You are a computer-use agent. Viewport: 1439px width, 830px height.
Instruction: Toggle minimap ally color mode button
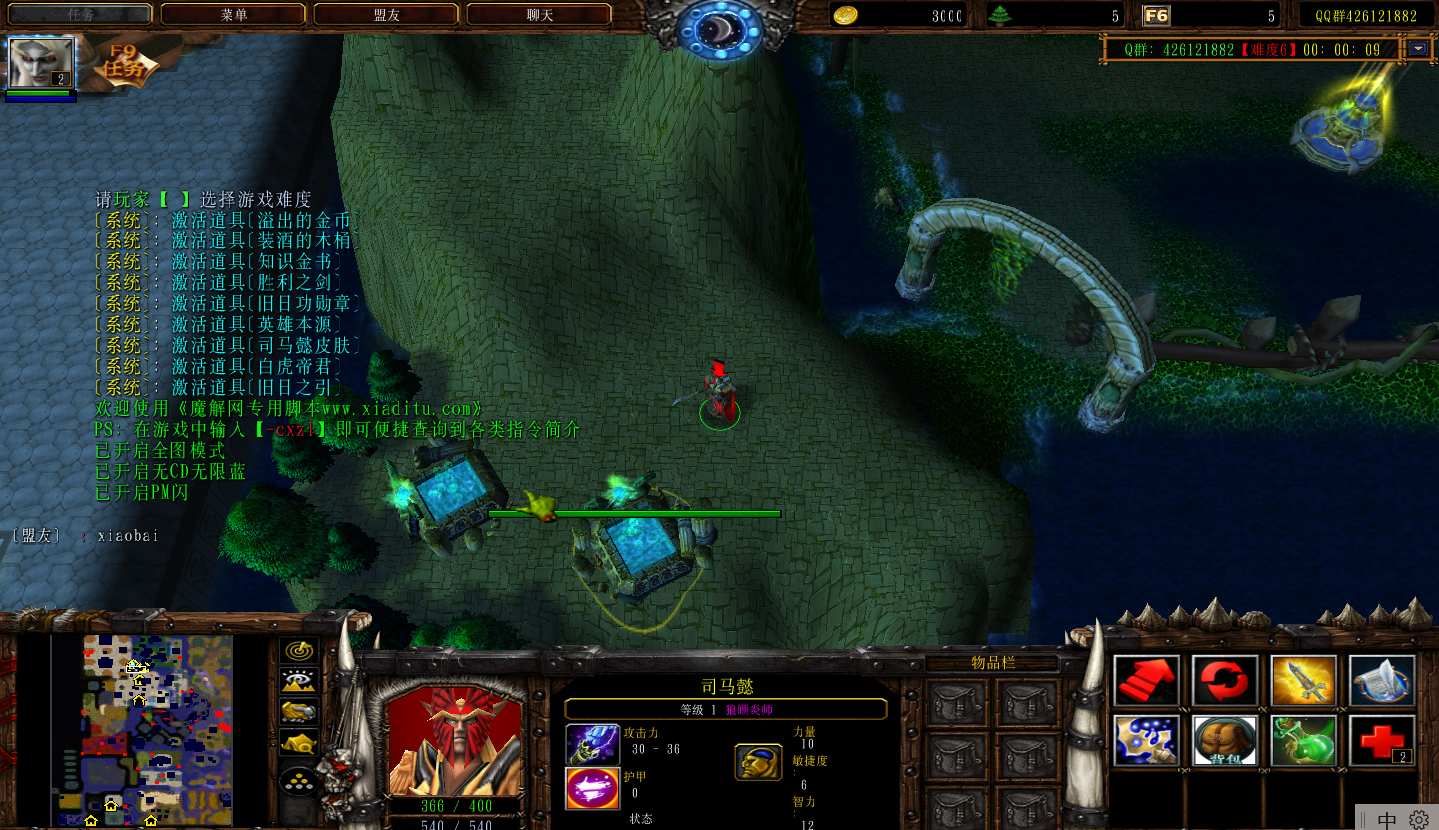(299, 712)
